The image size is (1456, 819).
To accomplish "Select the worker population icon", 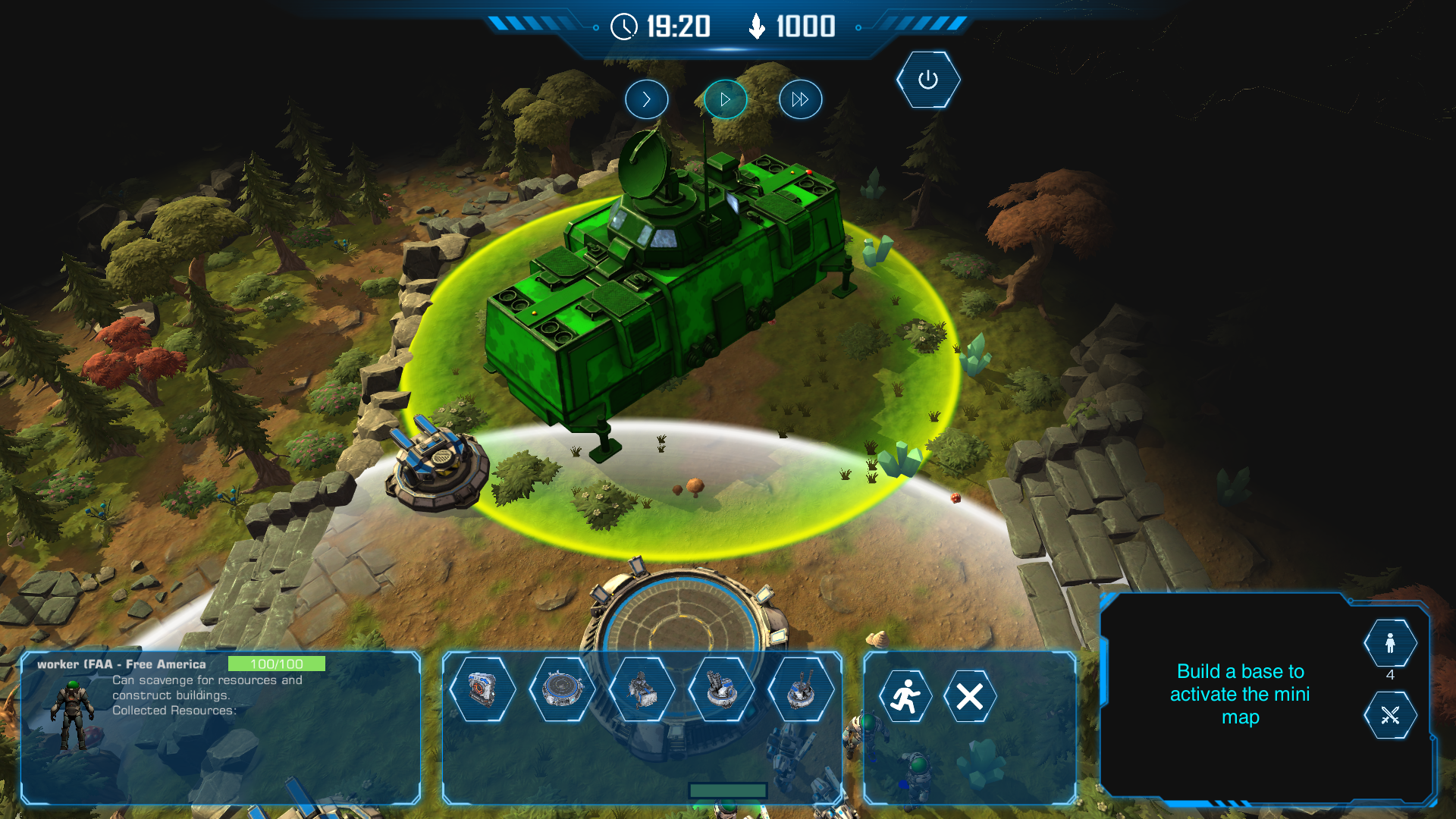I will click(x=1389, y=643).
